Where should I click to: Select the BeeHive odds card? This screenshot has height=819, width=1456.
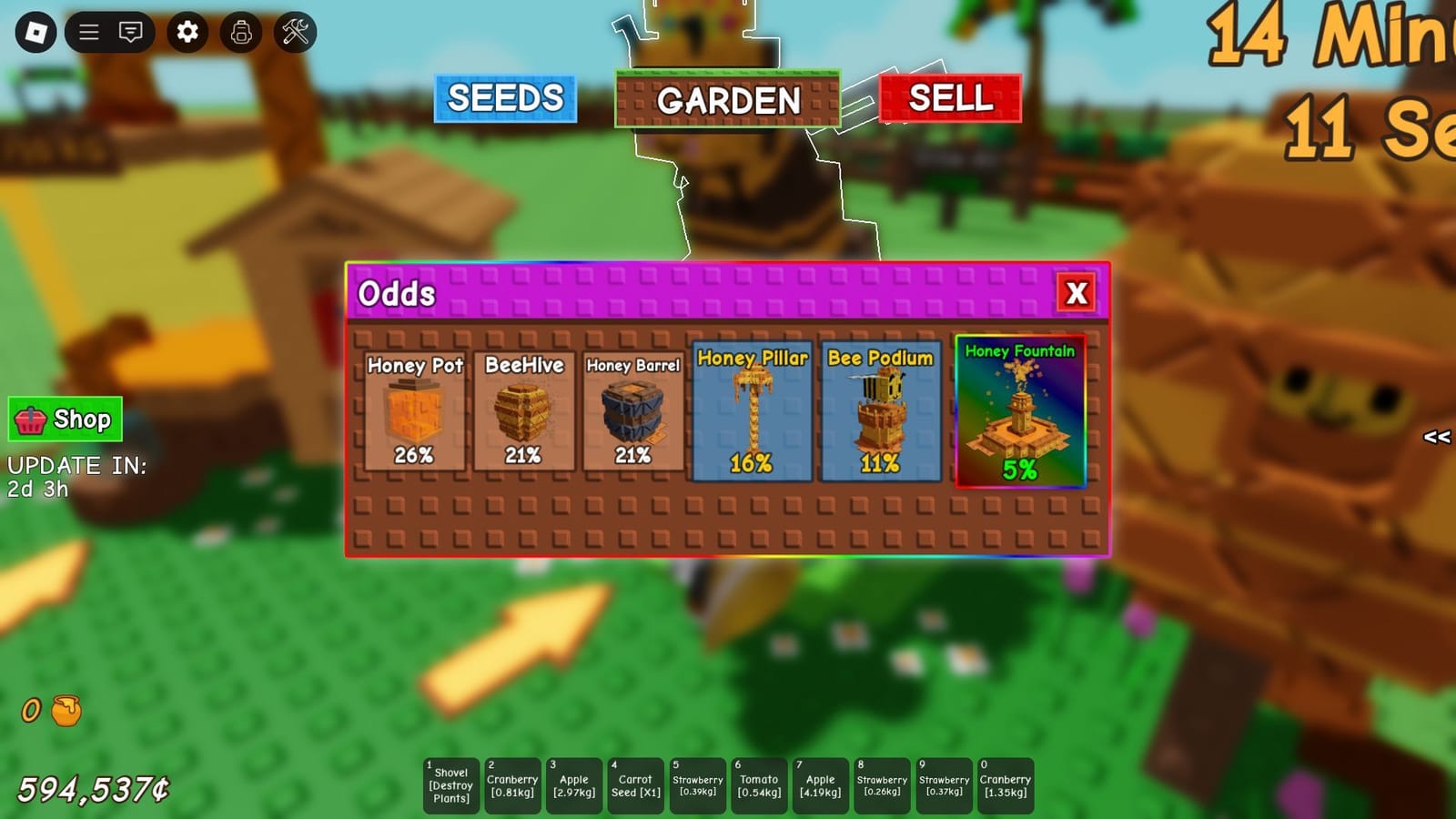pyautogui.click(x=524, y=411)
